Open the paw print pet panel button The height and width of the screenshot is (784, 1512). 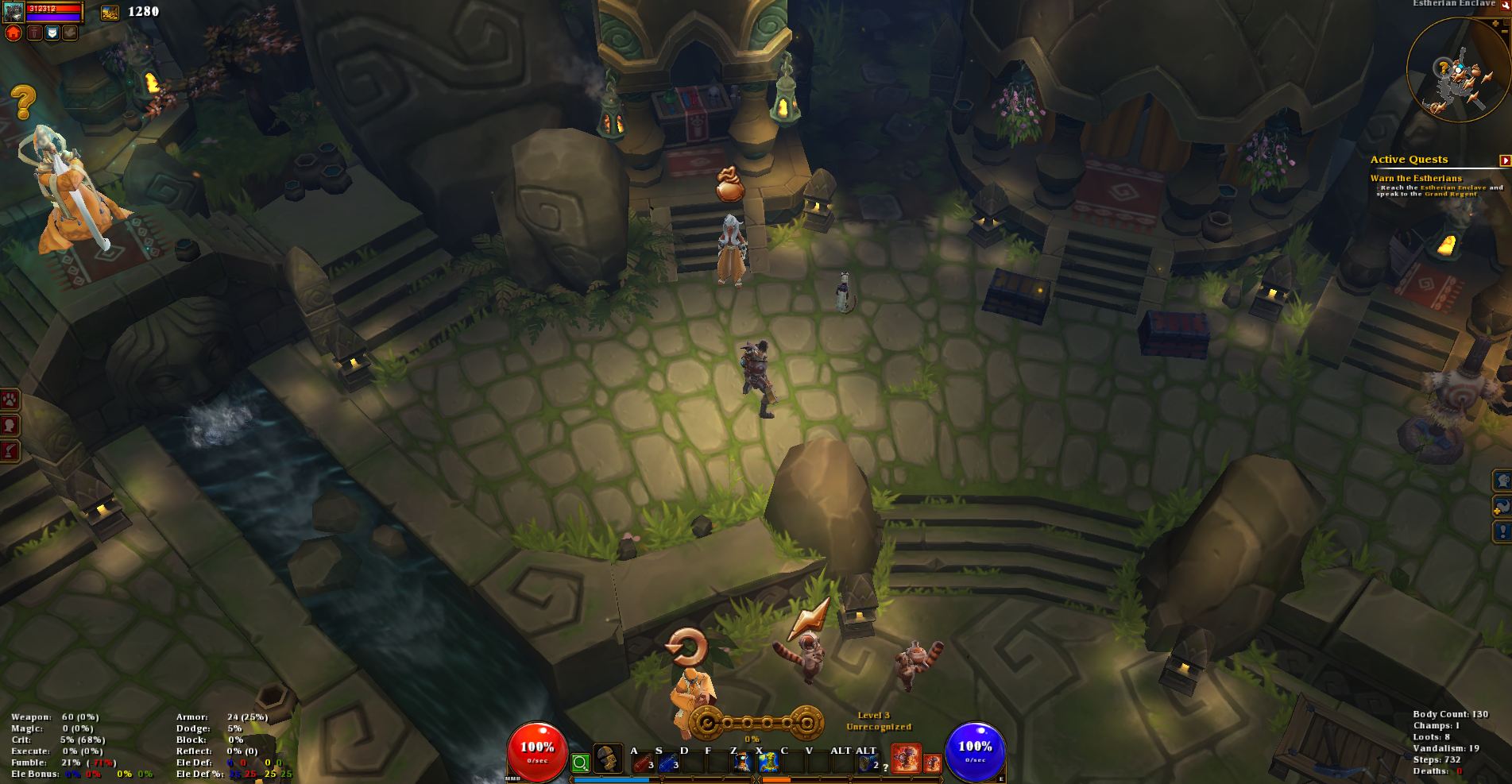(10, 400)
